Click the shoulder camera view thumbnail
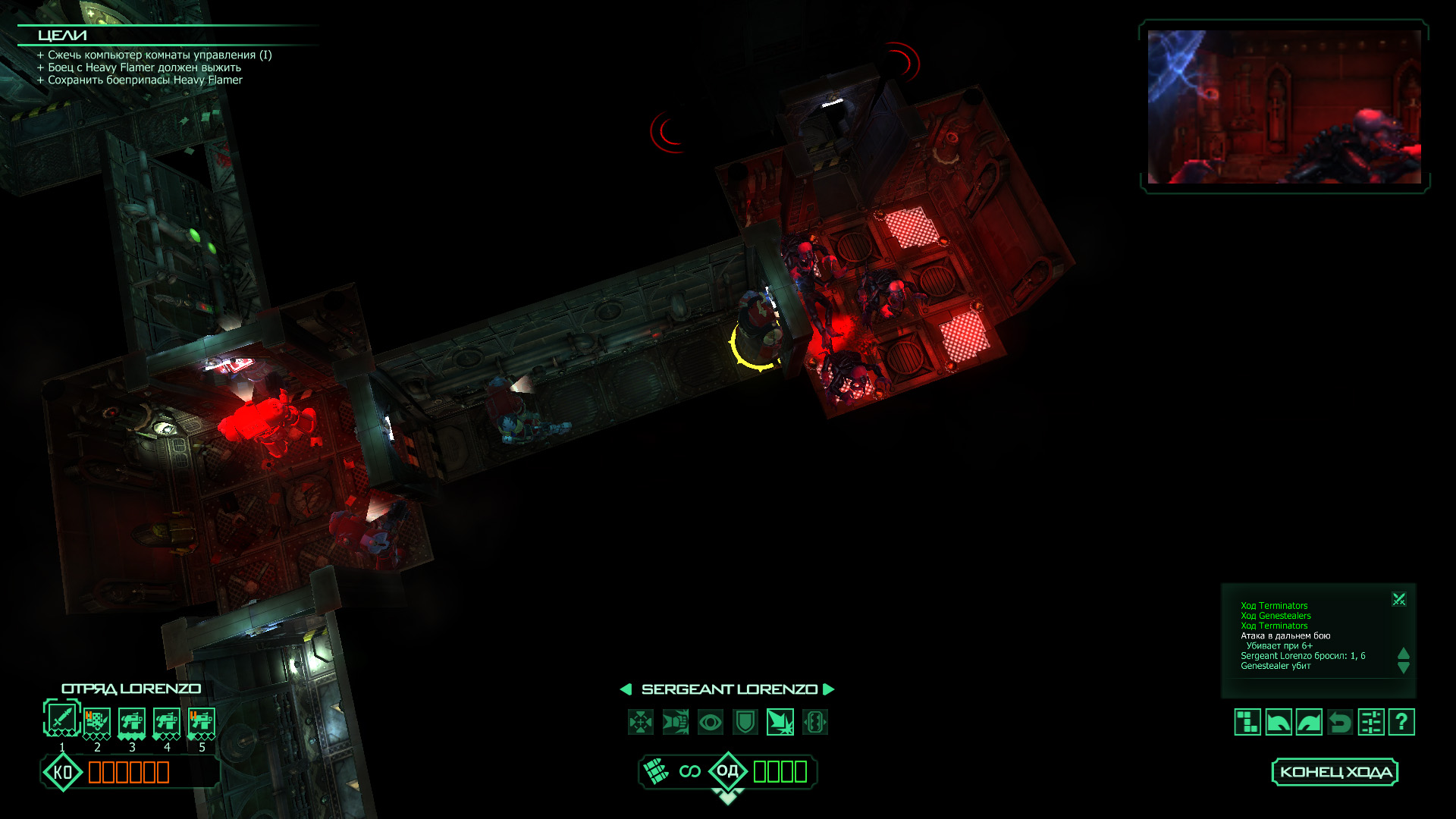 click(x=1284, y=107)
